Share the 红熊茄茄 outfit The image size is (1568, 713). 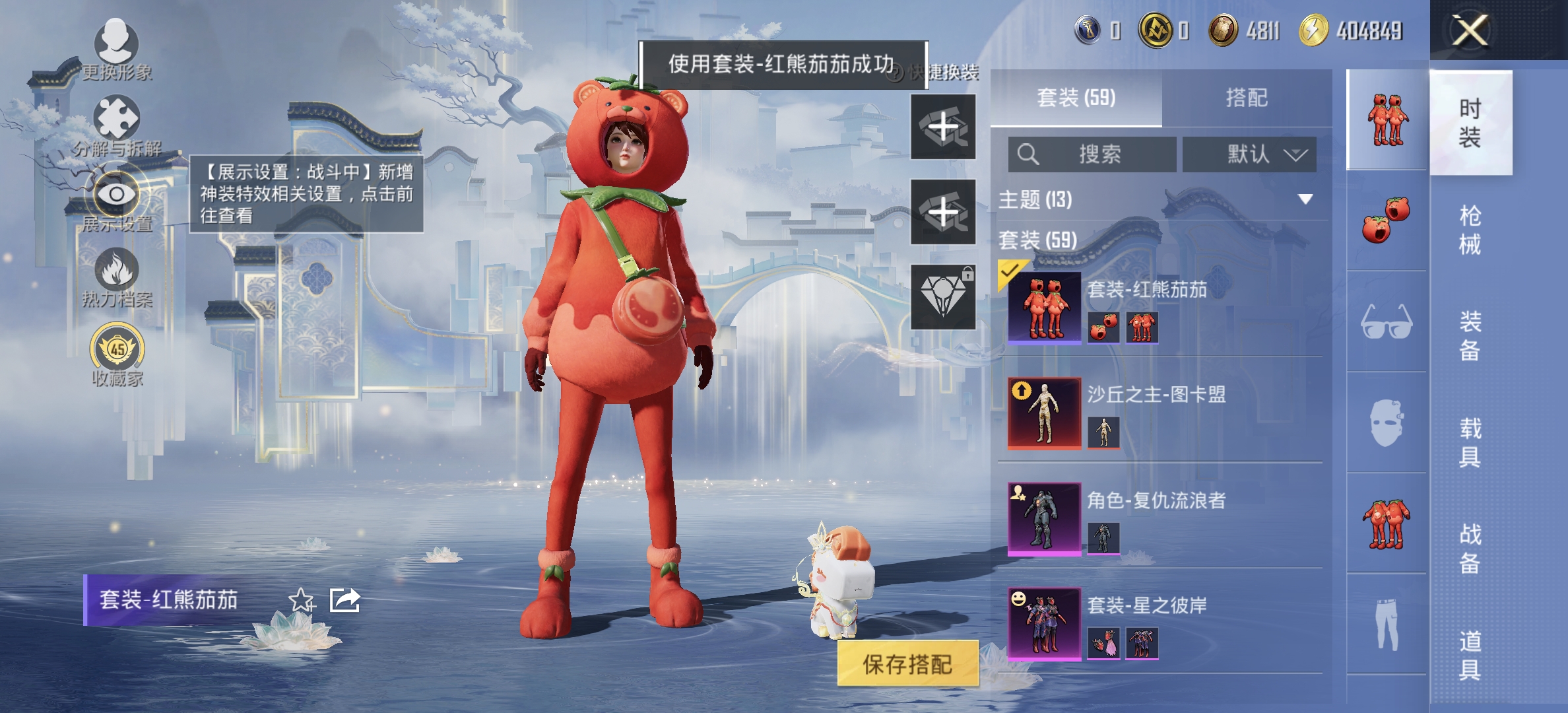click(x=344, y=600)
